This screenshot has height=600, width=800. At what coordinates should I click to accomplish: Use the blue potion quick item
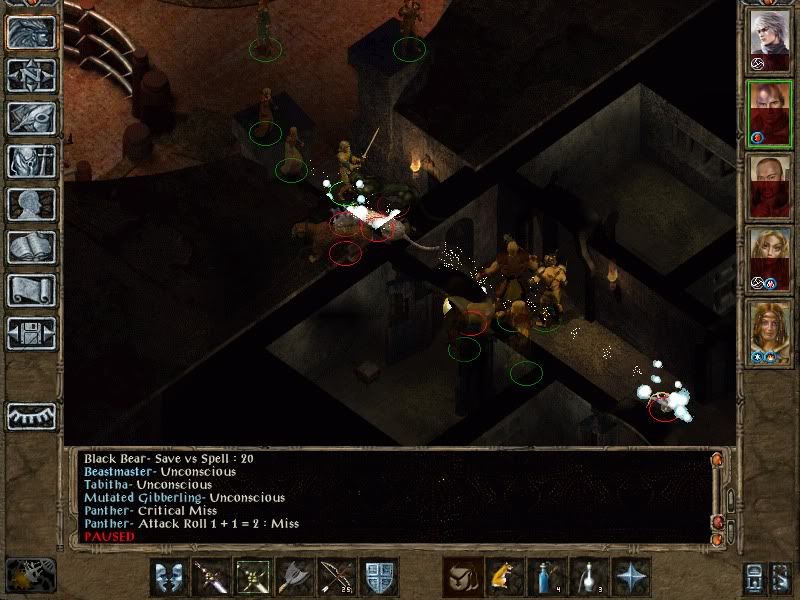pyautogui.click(x=545, y=577)
